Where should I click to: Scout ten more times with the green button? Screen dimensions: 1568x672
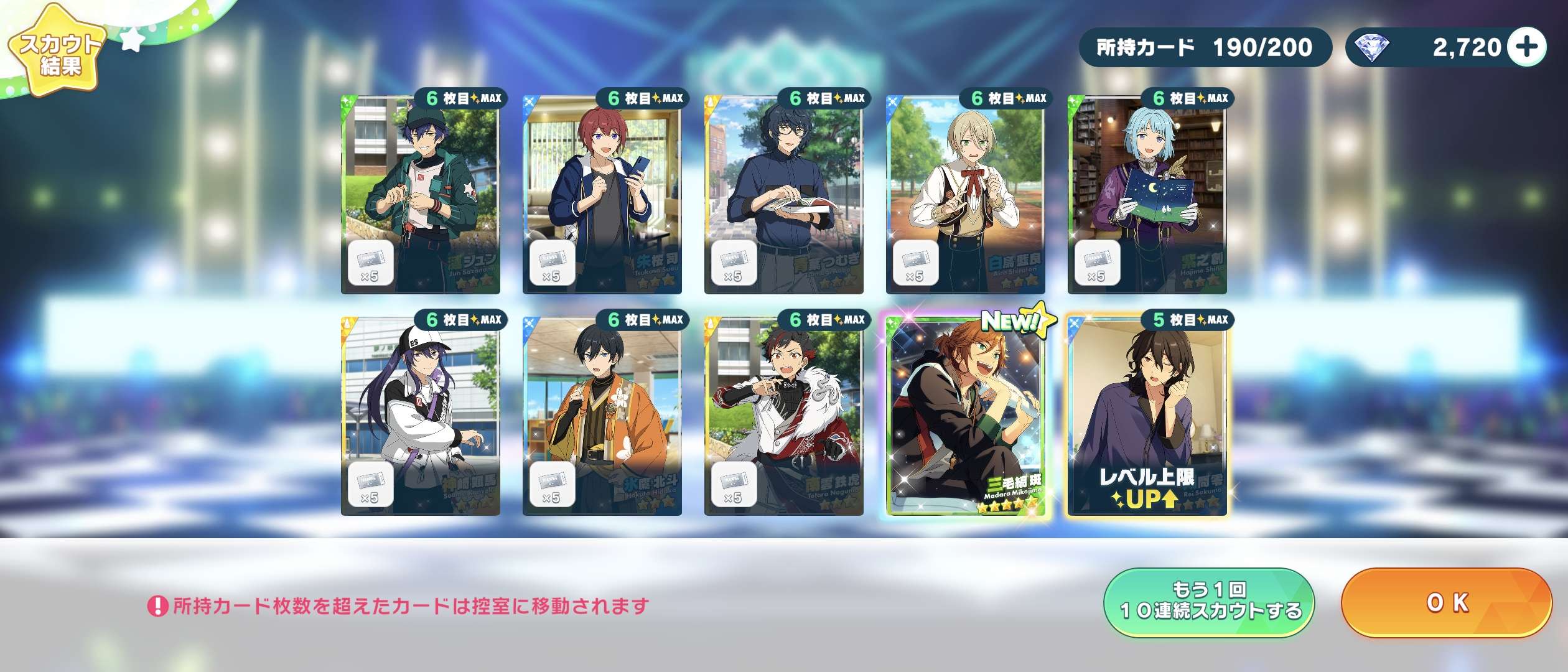[x=1209, y=602]
